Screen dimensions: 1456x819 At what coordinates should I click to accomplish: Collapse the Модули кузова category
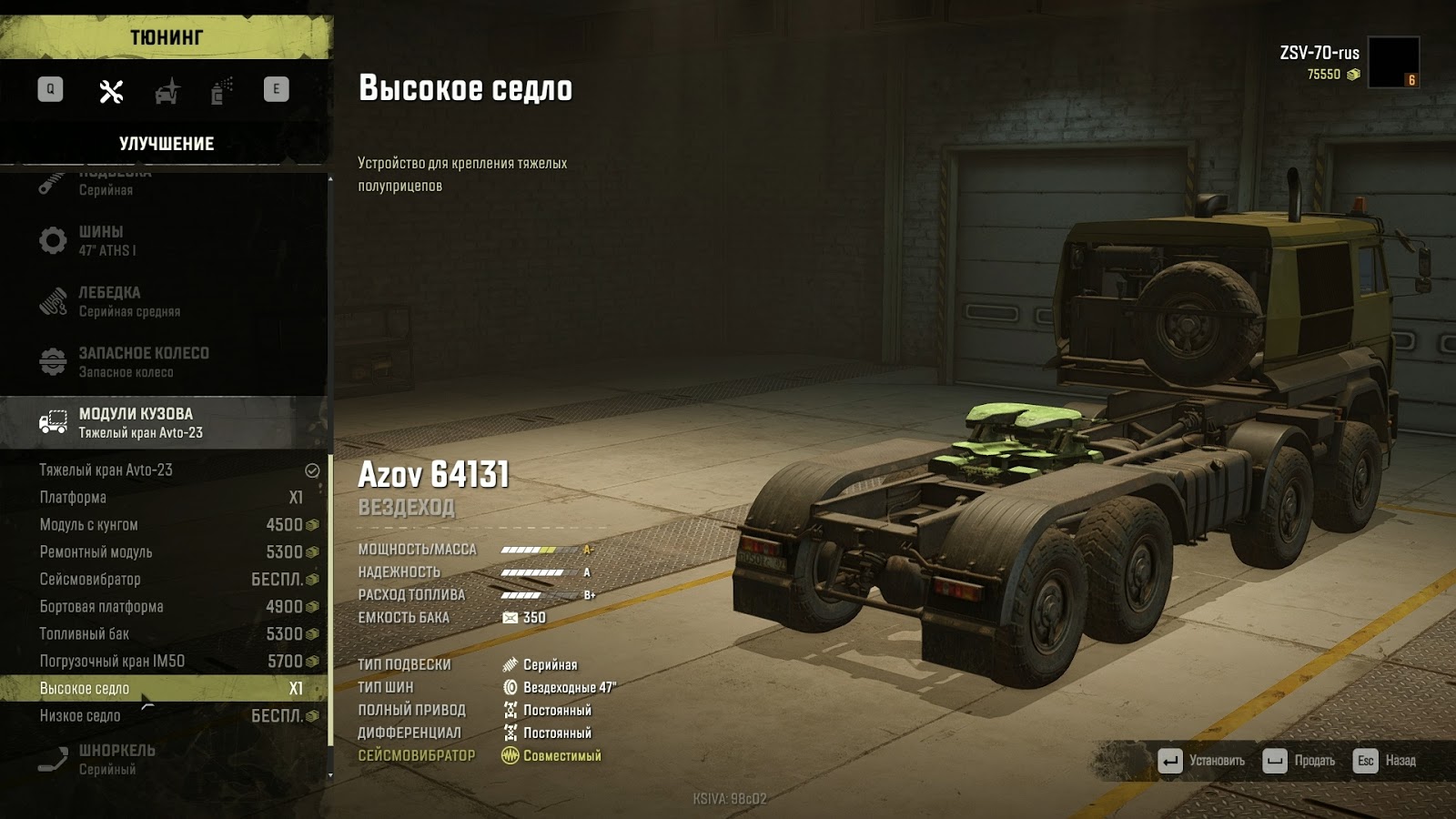pyautogui.click(x=164, y=422)
